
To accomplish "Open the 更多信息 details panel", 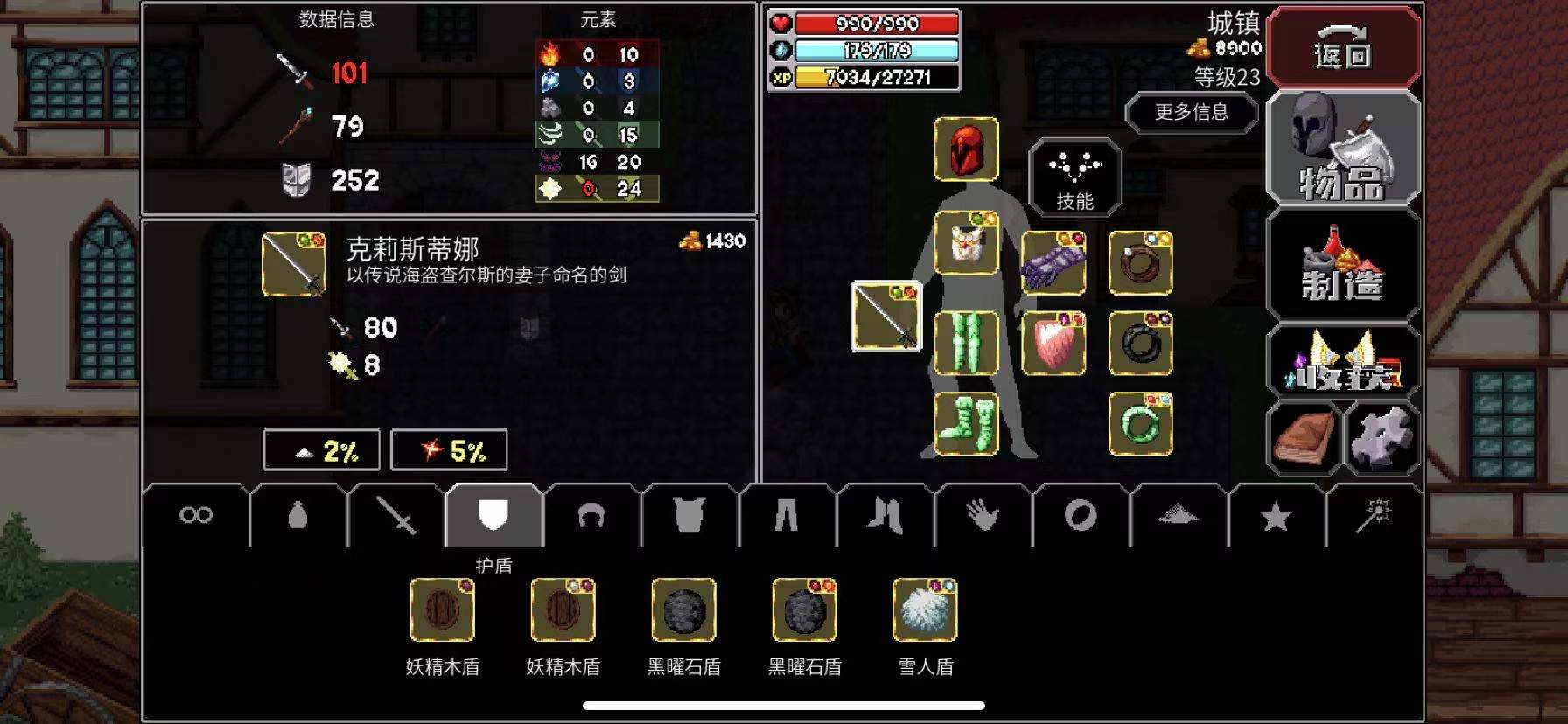I will 1191,112.
